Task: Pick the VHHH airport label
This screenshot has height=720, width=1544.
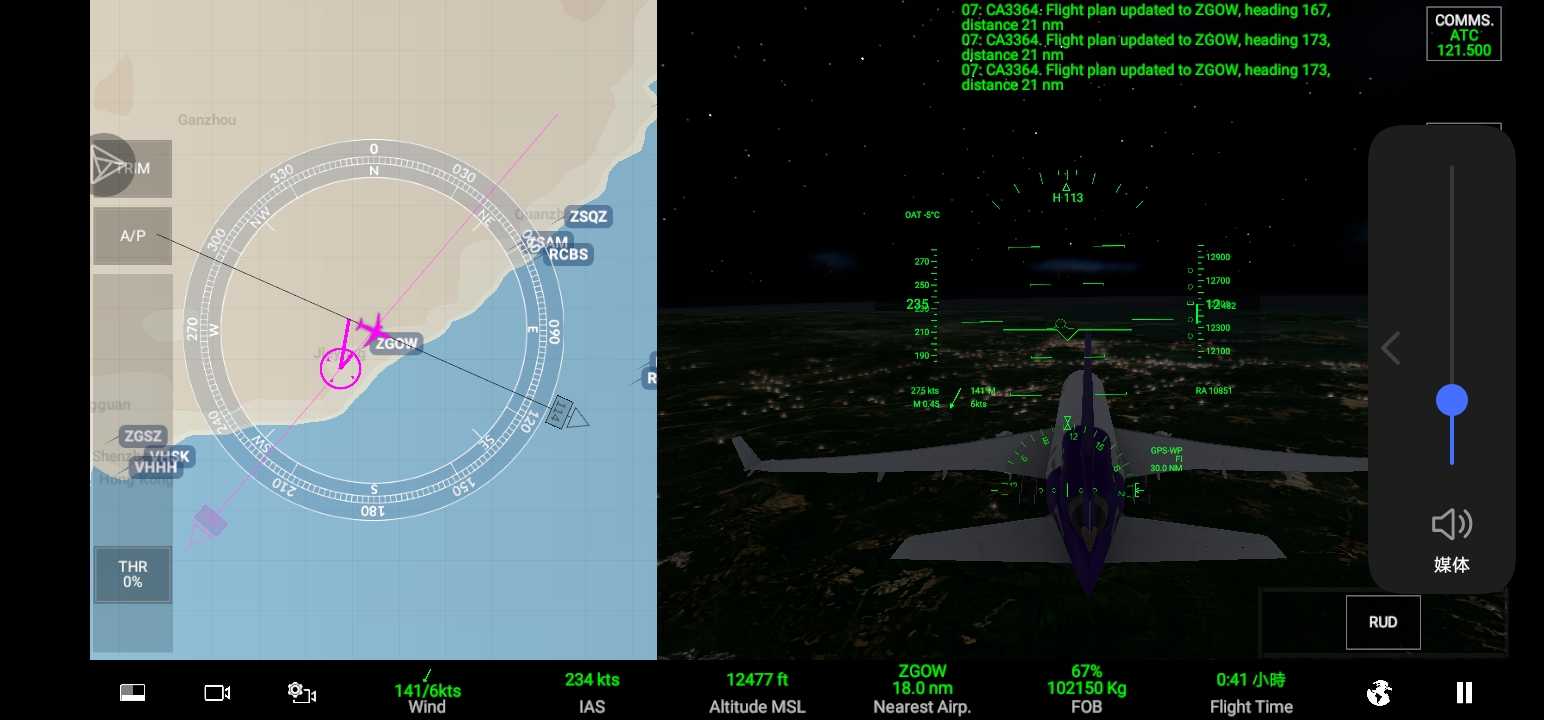Action: (x=155, y=467)
